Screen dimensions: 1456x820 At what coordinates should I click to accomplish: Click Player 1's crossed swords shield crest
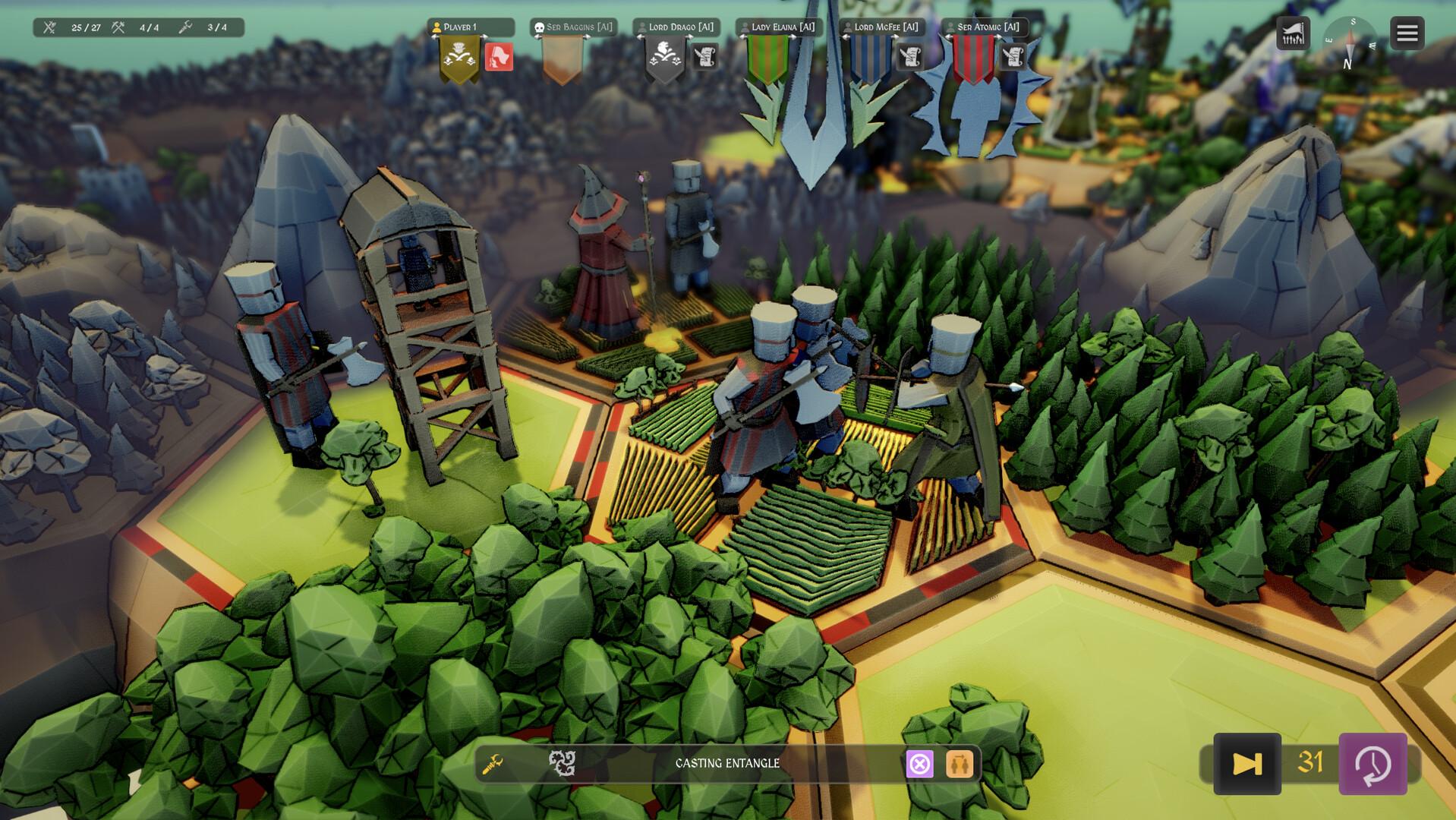[x=459, y=57]
